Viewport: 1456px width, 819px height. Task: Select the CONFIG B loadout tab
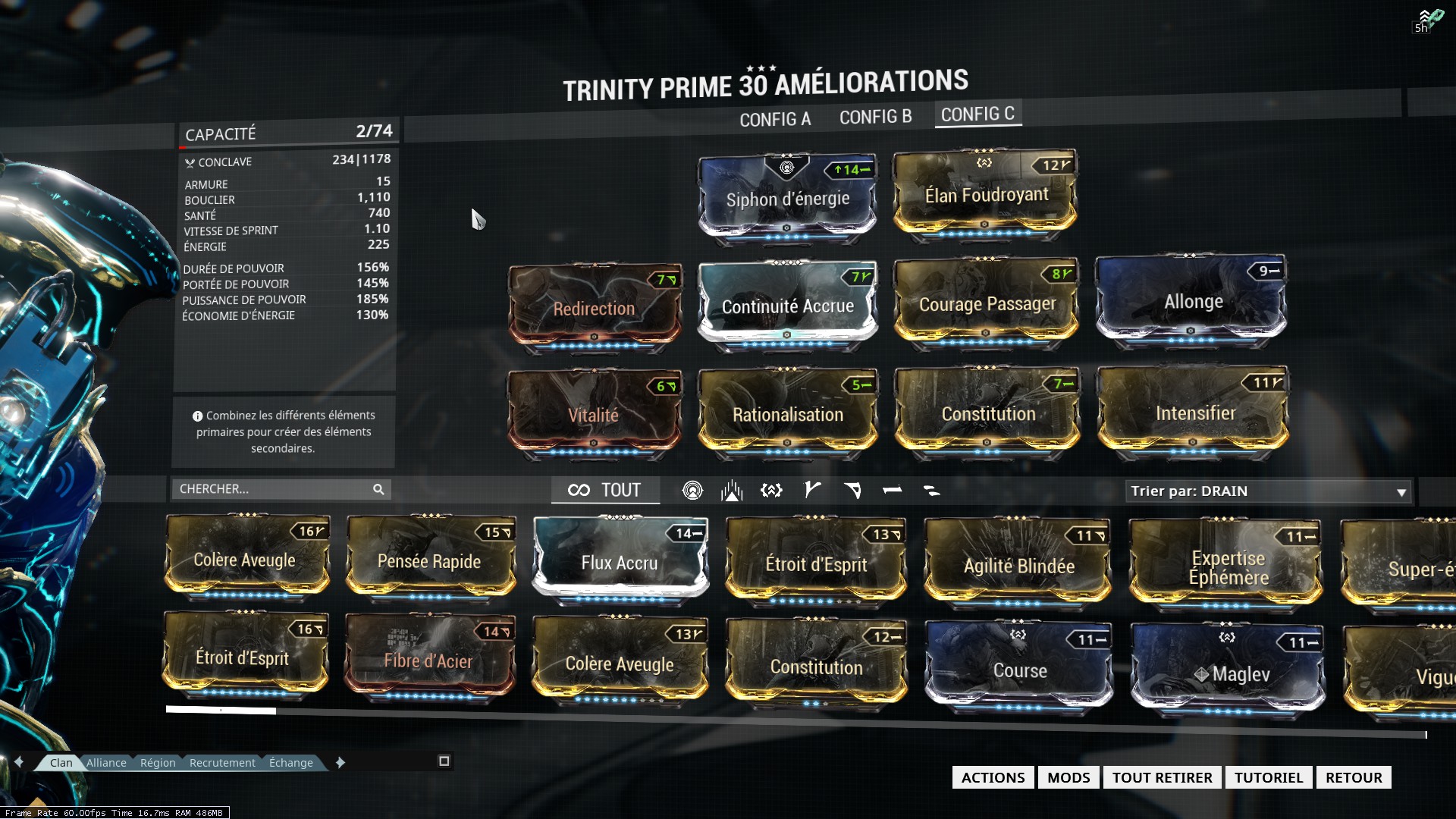(x=875, y=117)
